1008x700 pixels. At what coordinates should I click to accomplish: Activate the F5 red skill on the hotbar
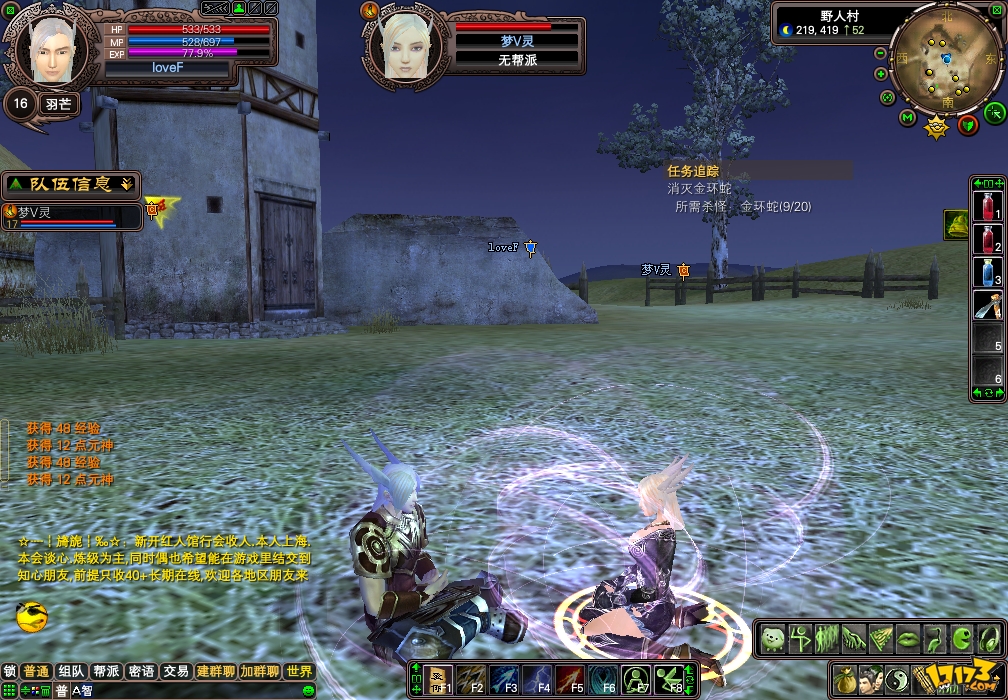click(x=569, y=680)
